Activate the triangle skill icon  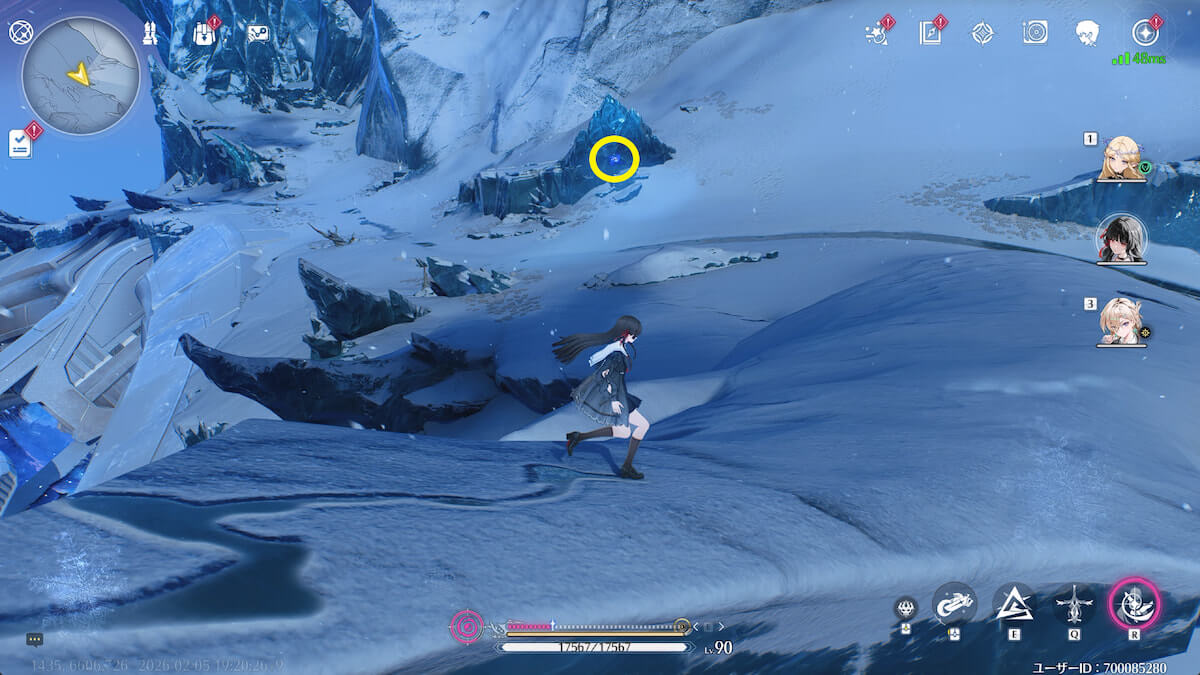pos(1013,603)
